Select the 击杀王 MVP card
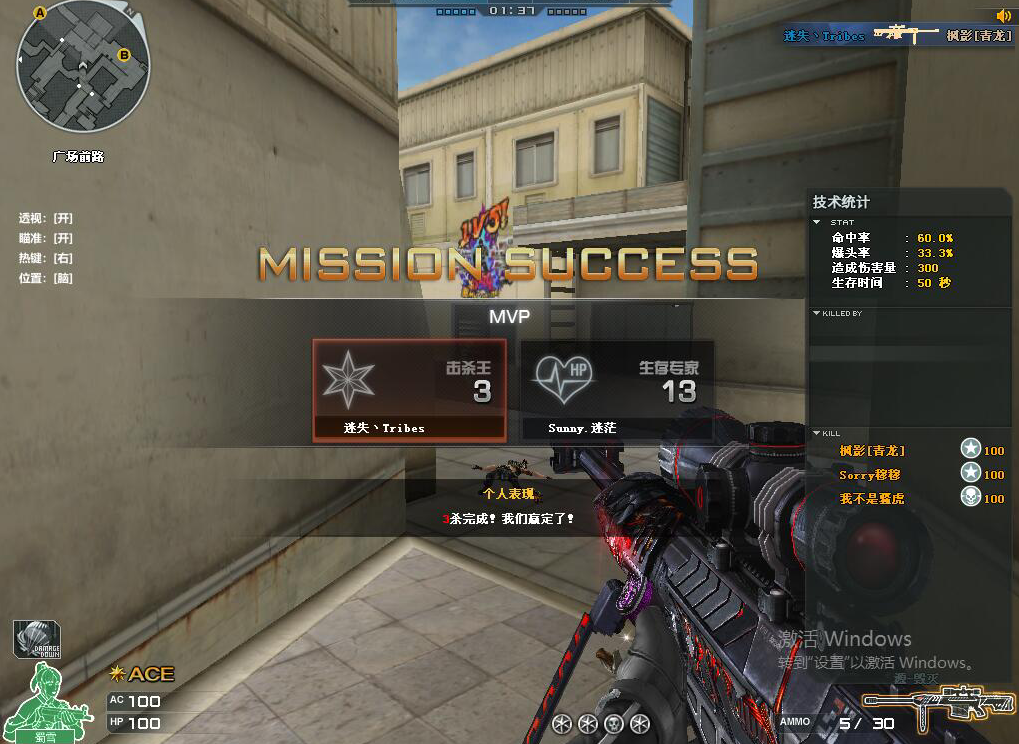 tap(409, 389)
